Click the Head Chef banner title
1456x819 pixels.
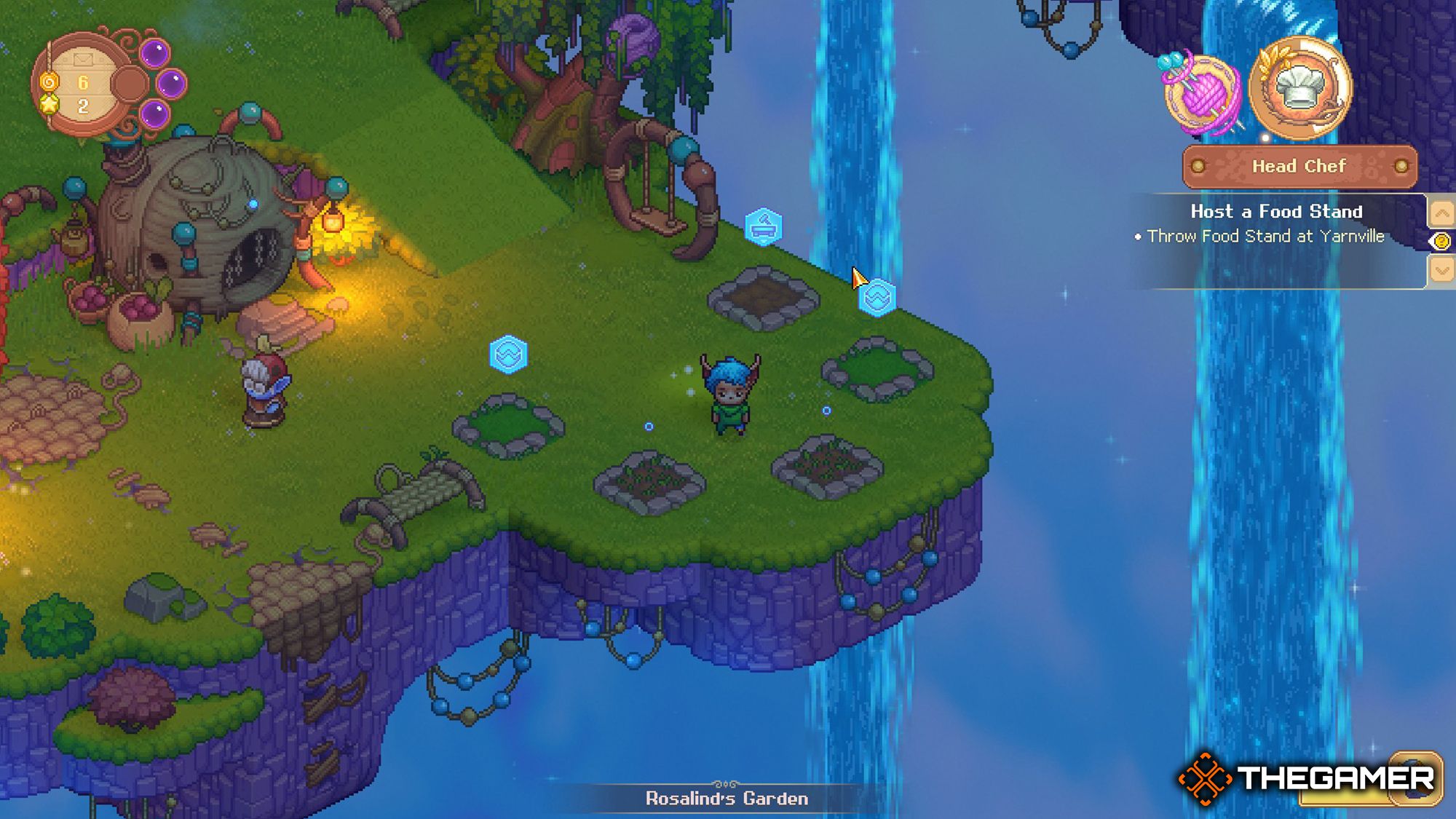click(x=1299, y=166)
